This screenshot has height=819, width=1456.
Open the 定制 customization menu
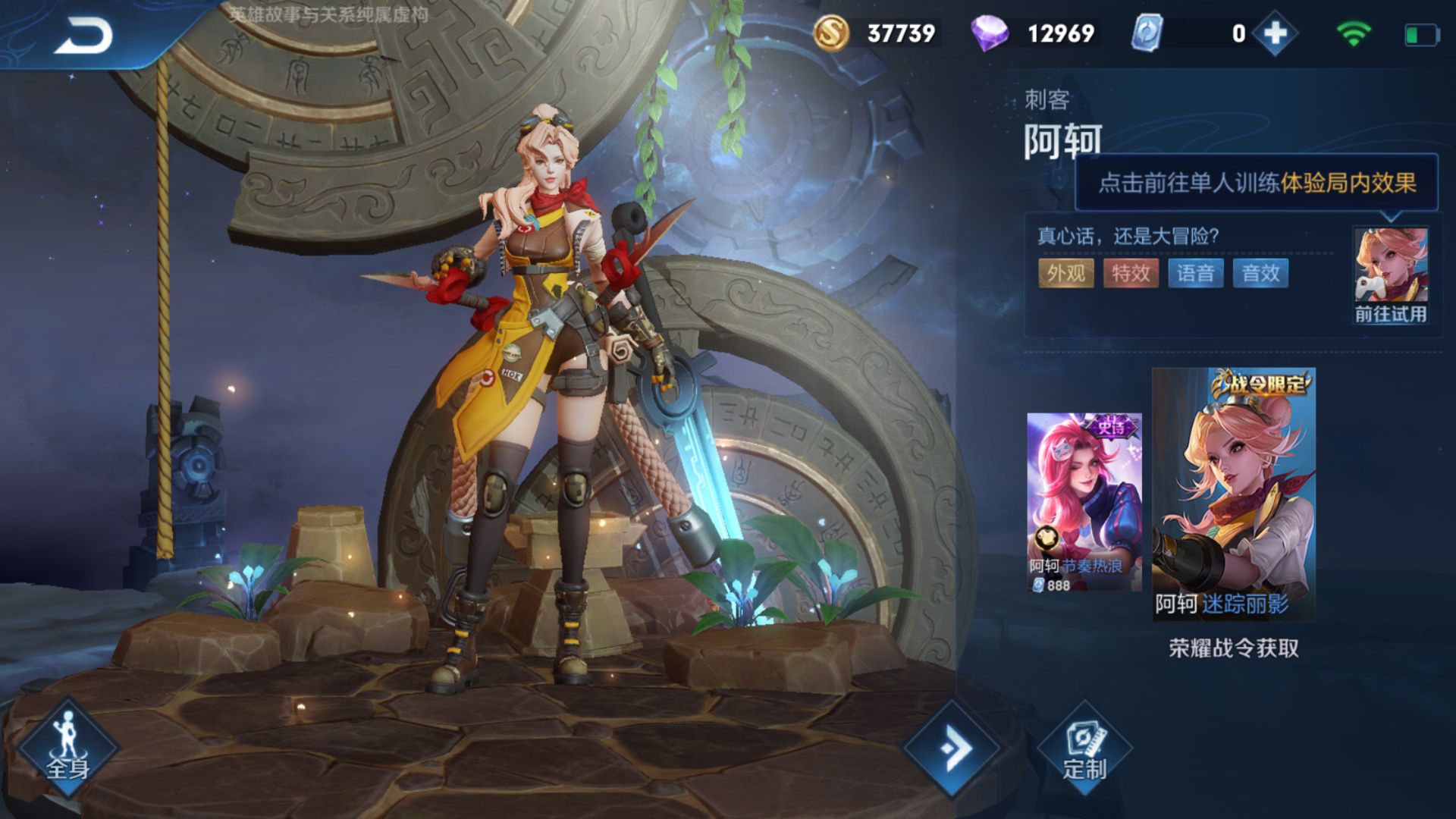point(1084,749)
